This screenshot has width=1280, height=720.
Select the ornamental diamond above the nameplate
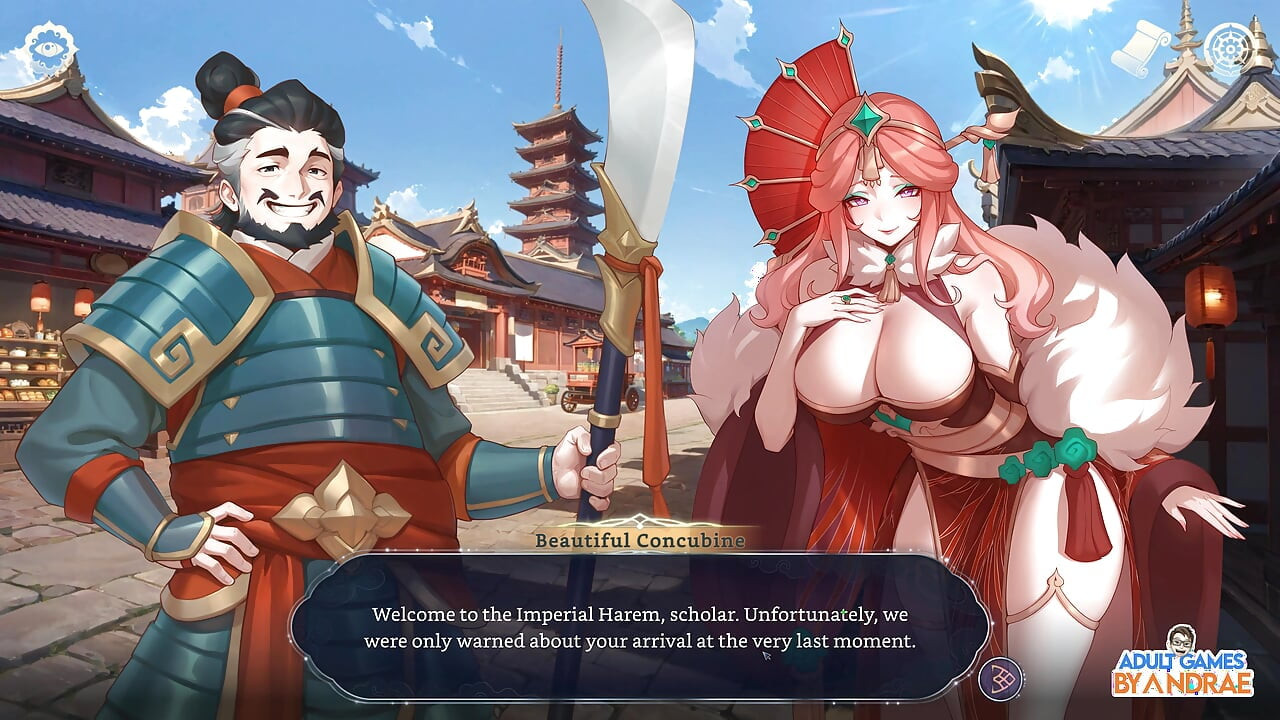[637, 519]
